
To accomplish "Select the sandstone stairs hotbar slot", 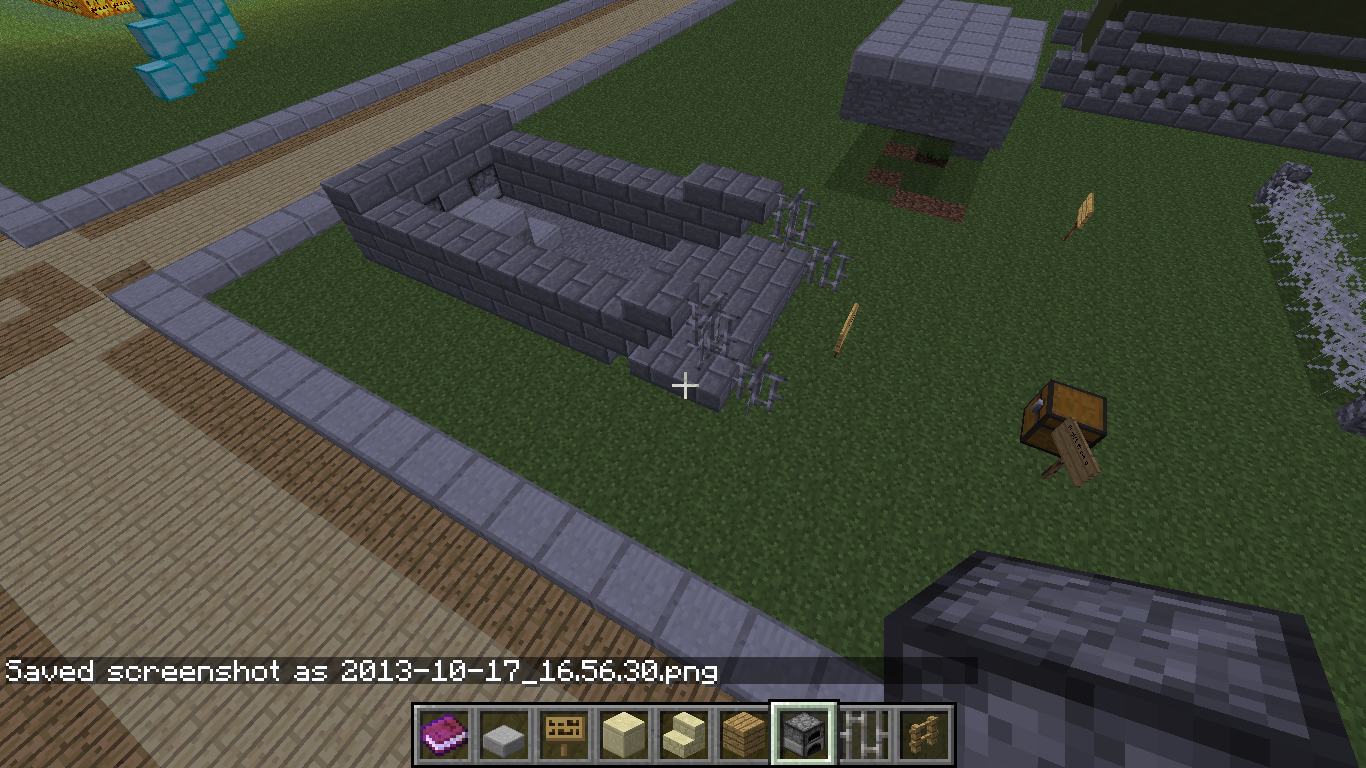I will tap(683, 735).
